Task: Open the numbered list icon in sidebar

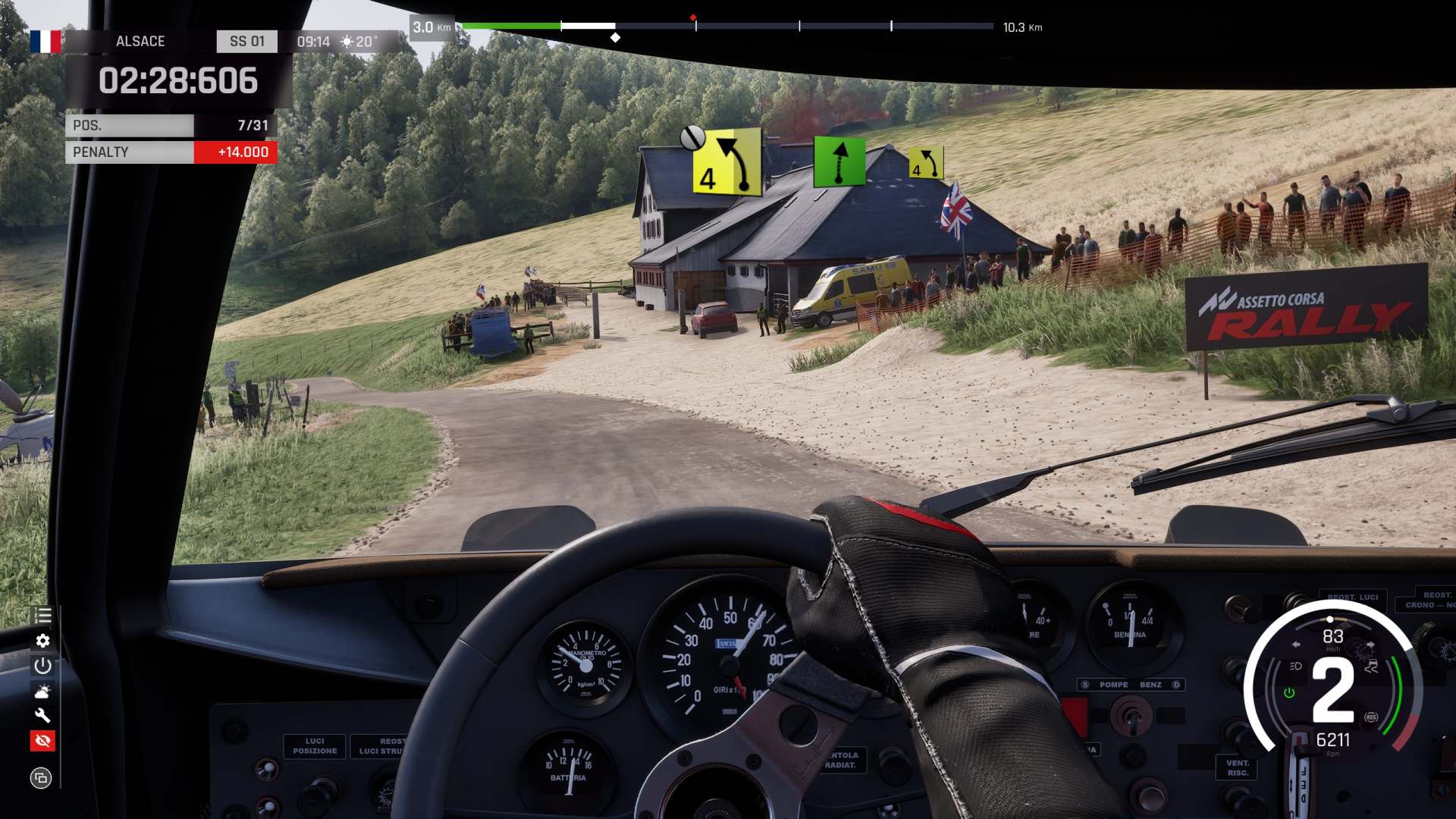Action: coord(42,615)
